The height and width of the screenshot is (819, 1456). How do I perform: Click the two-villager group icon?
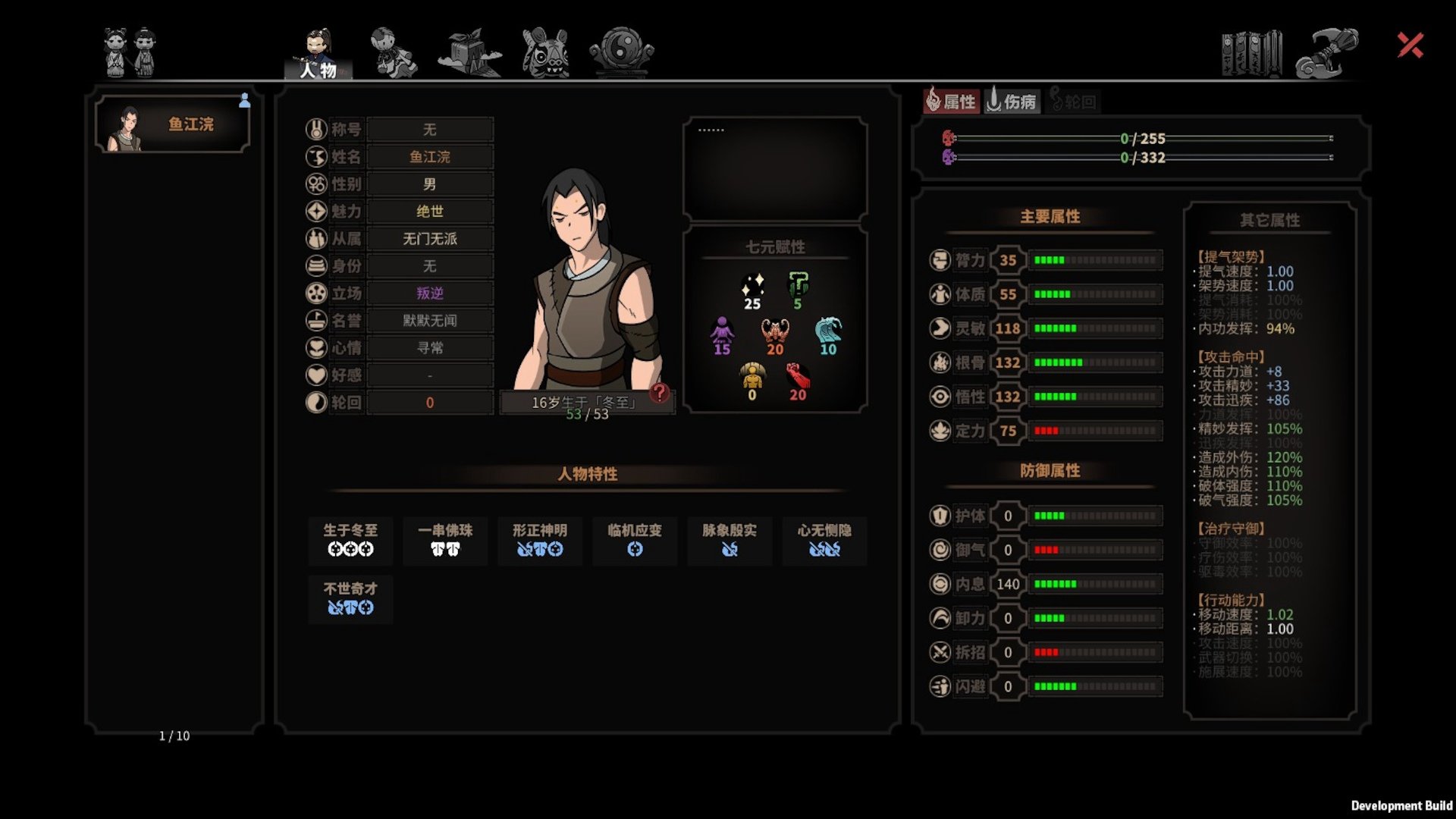tap(130, 52)
